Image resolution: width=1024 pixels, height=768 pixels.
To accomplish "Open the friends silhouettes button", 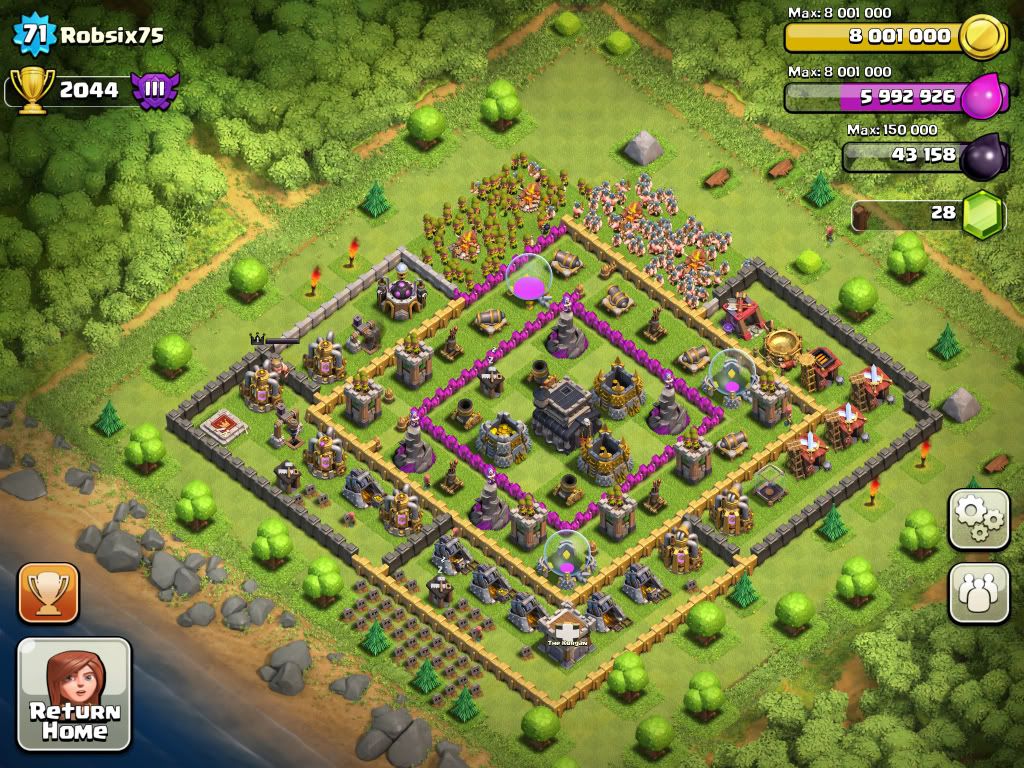I will (x=978, y=592).
